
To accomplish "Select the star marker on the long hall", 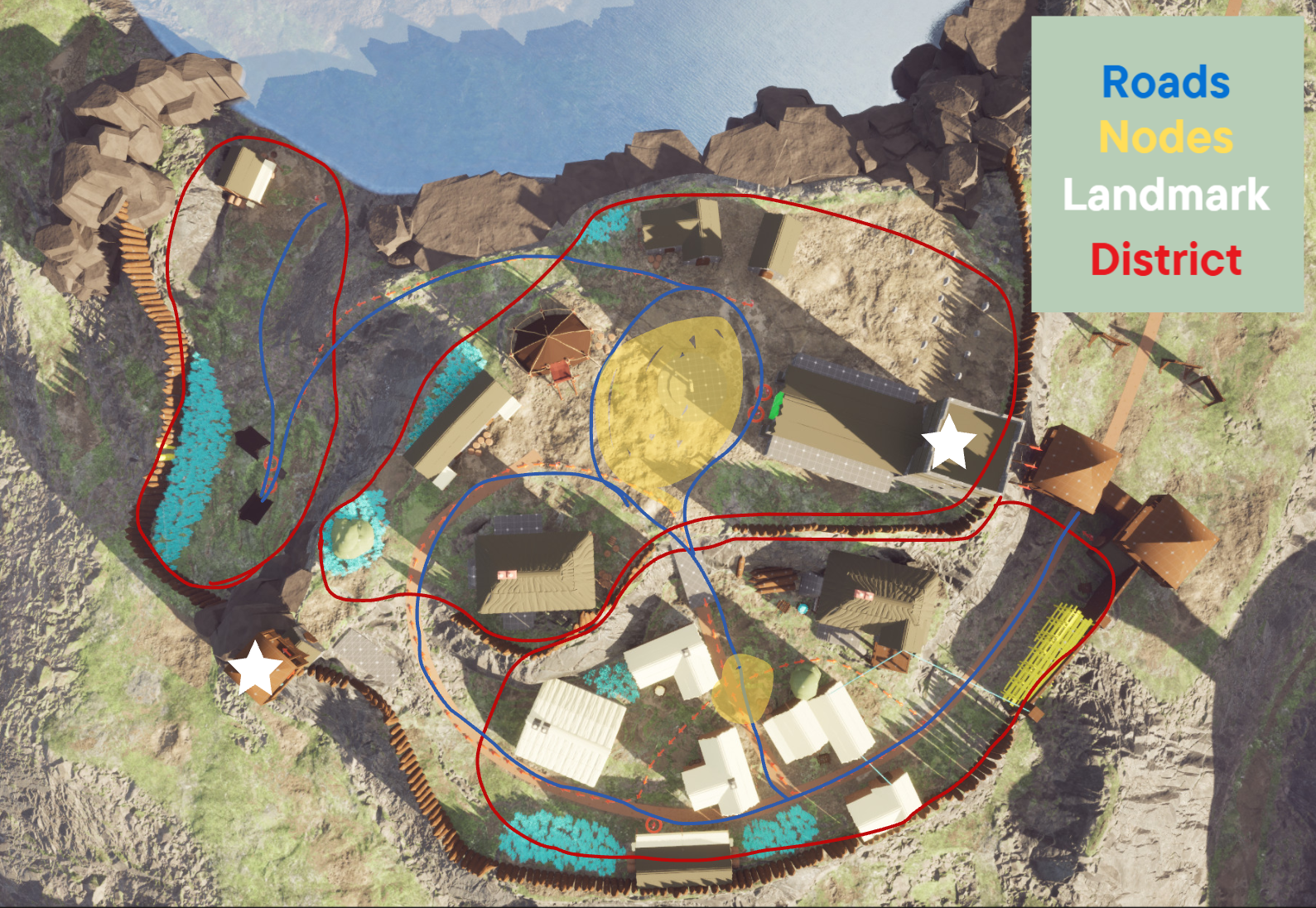I will (948, 442).
